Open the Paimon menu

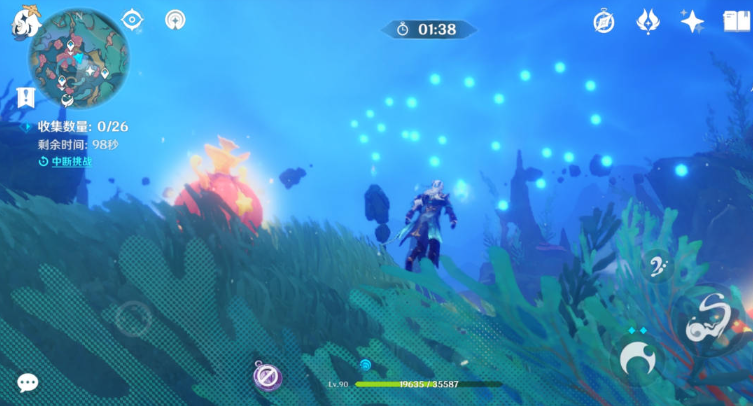24,22
